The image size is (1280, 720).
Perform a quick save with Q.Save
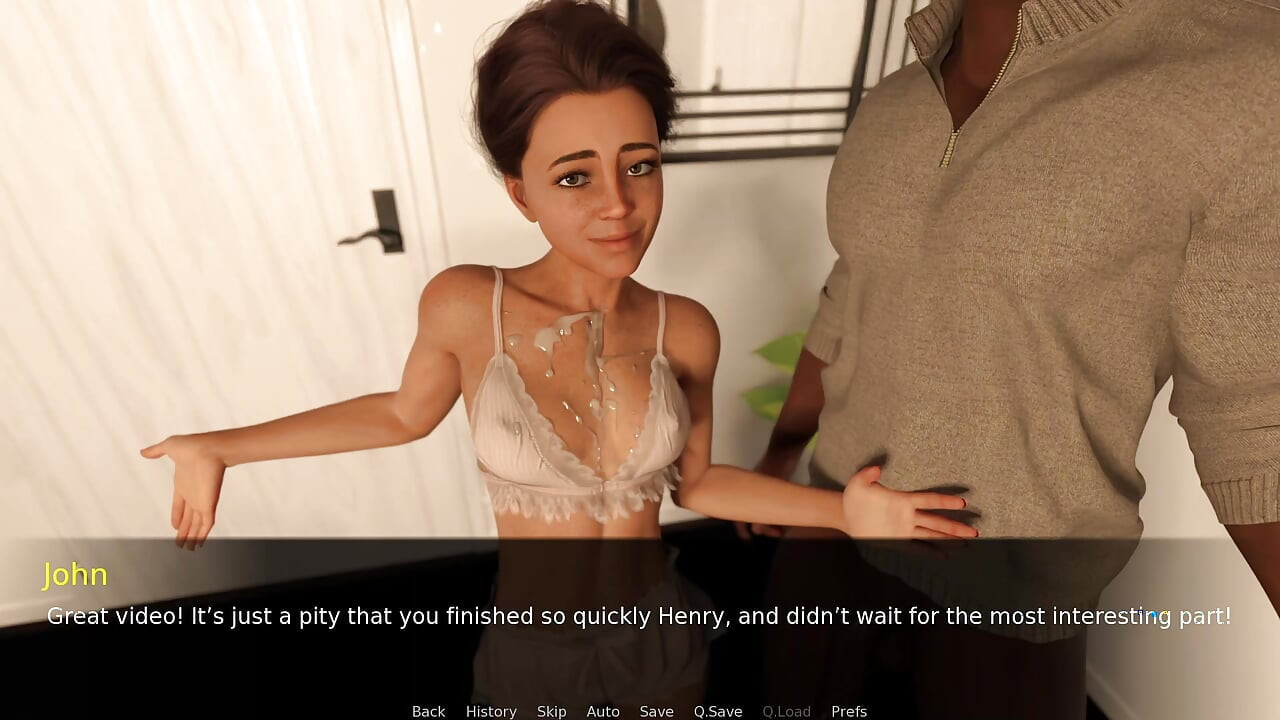tap(717, 711)
